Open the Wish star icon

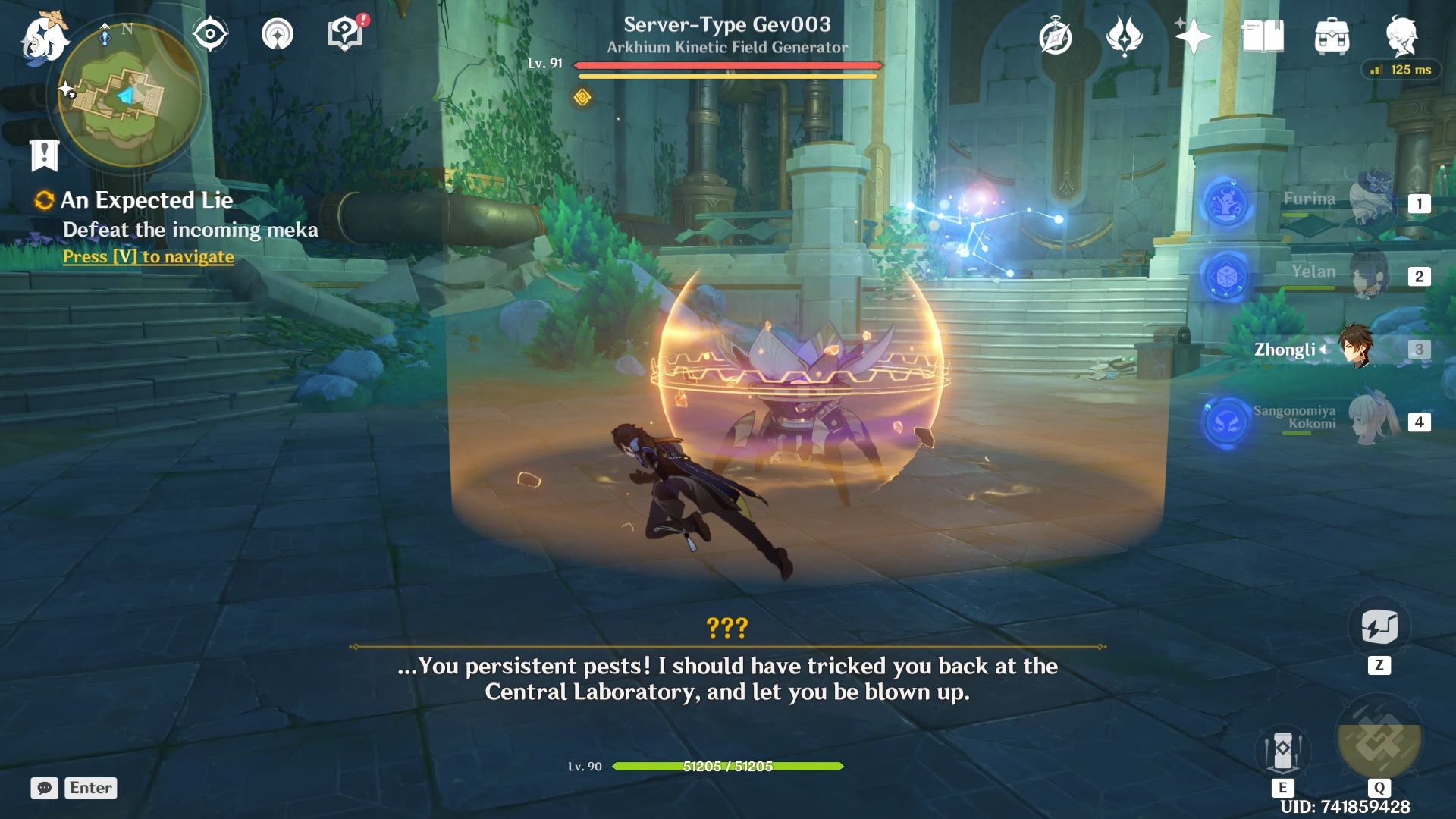(1193, 36)
